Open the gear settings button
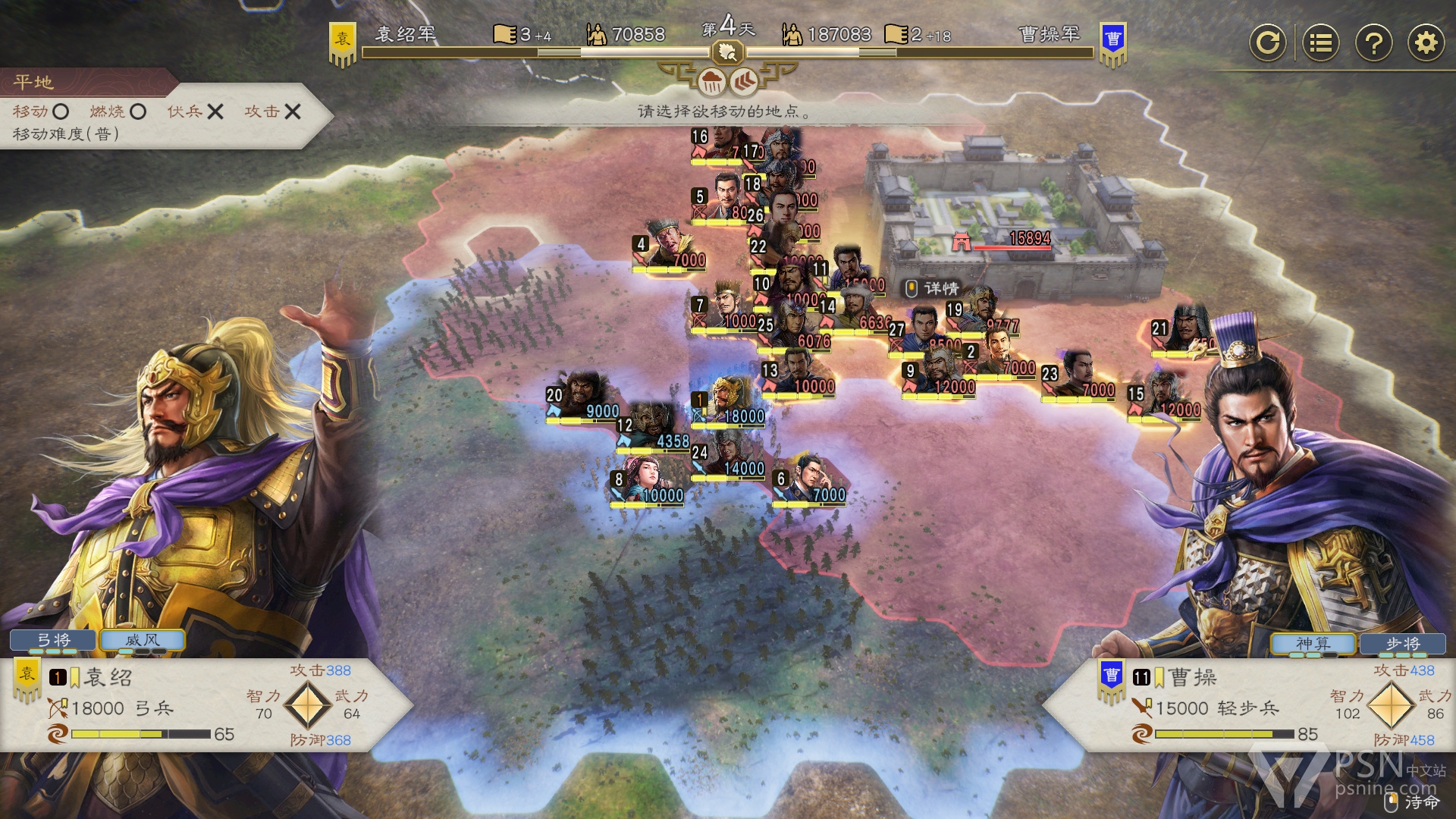The image size is (1456, 819). [1426, 42]
